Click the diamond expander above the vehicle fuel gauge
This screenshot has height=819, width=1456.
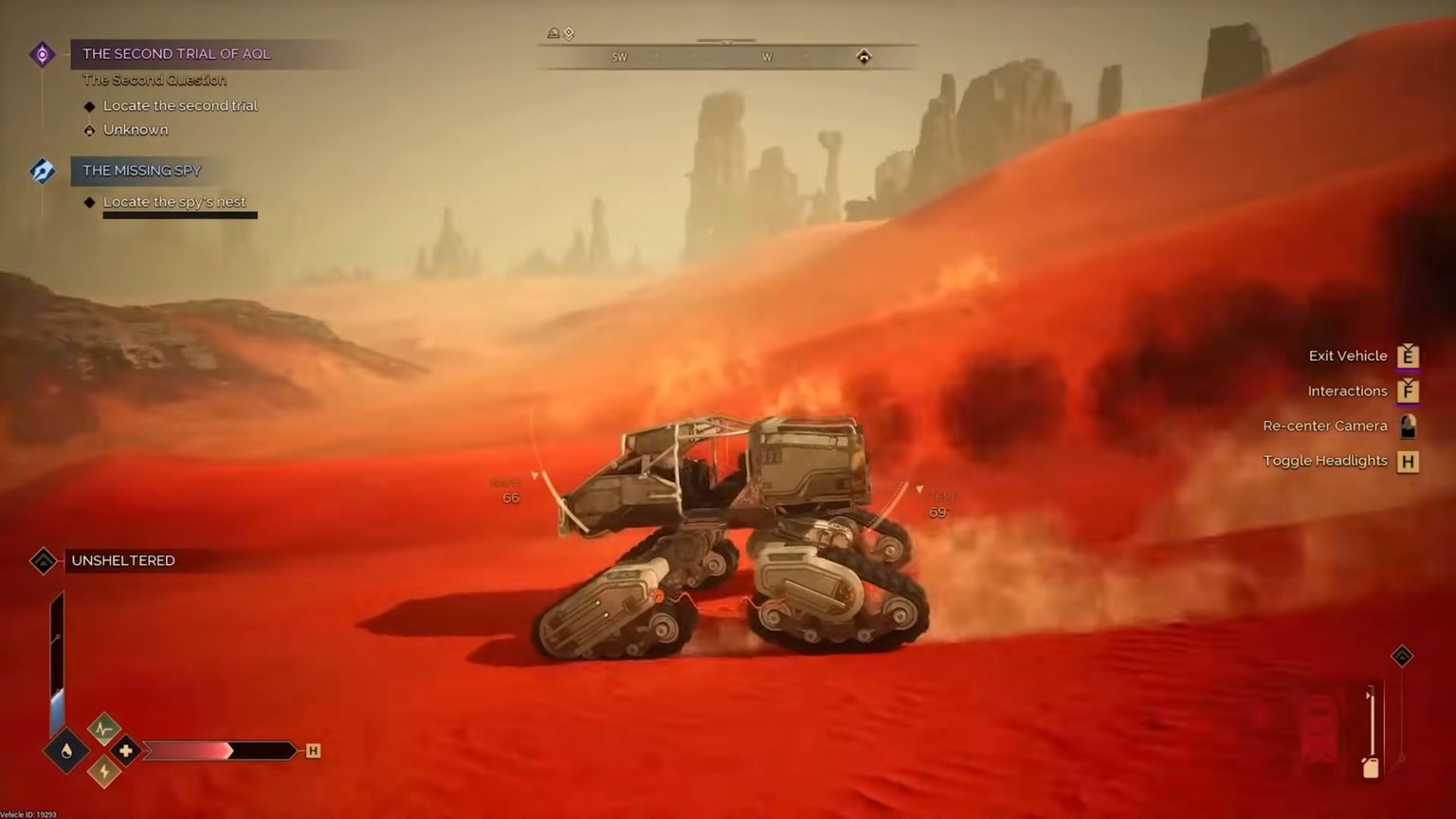click(x=1402, y=656)
